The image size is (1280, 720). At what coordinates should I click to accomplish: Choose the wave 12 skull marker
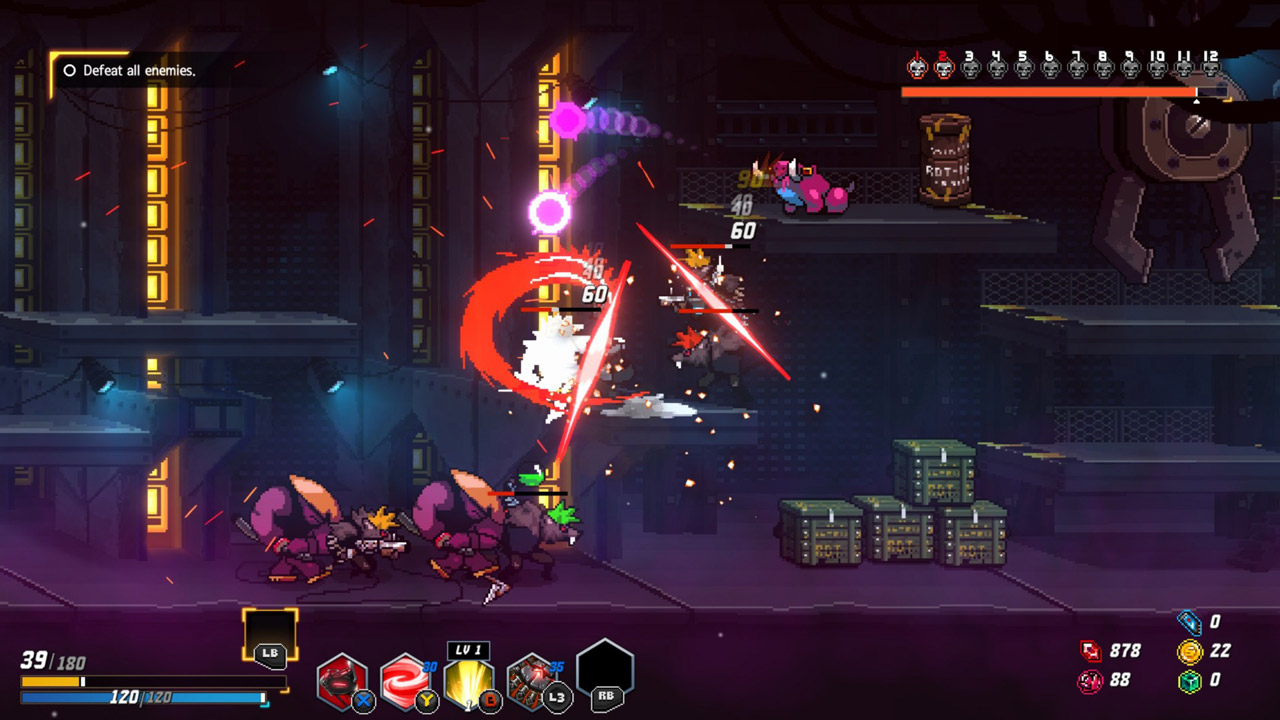click(x=1210, y=67)
